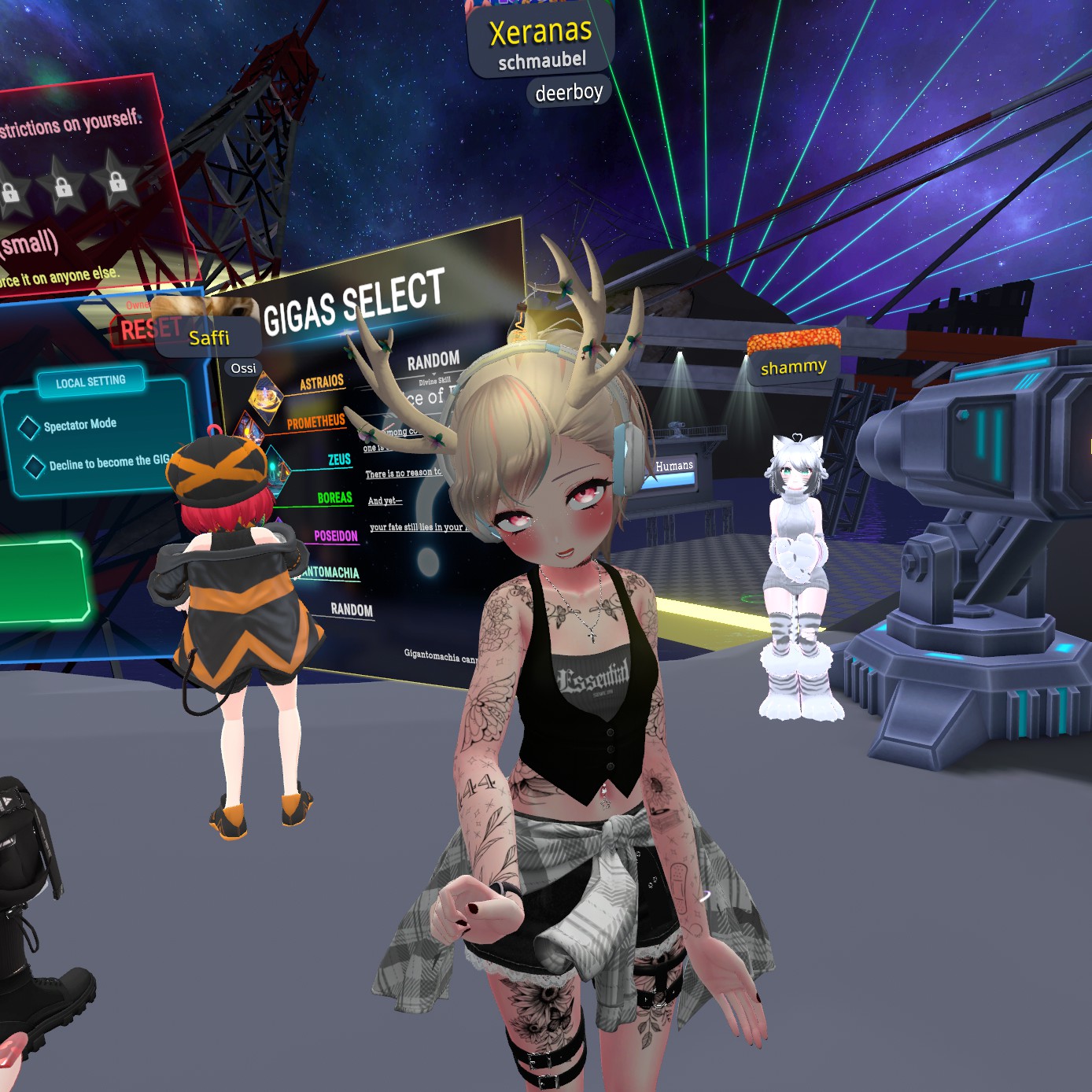Select the BOREAS Gigas entry
This screenshot has height=1092, width=1092.
pos(334,497)
